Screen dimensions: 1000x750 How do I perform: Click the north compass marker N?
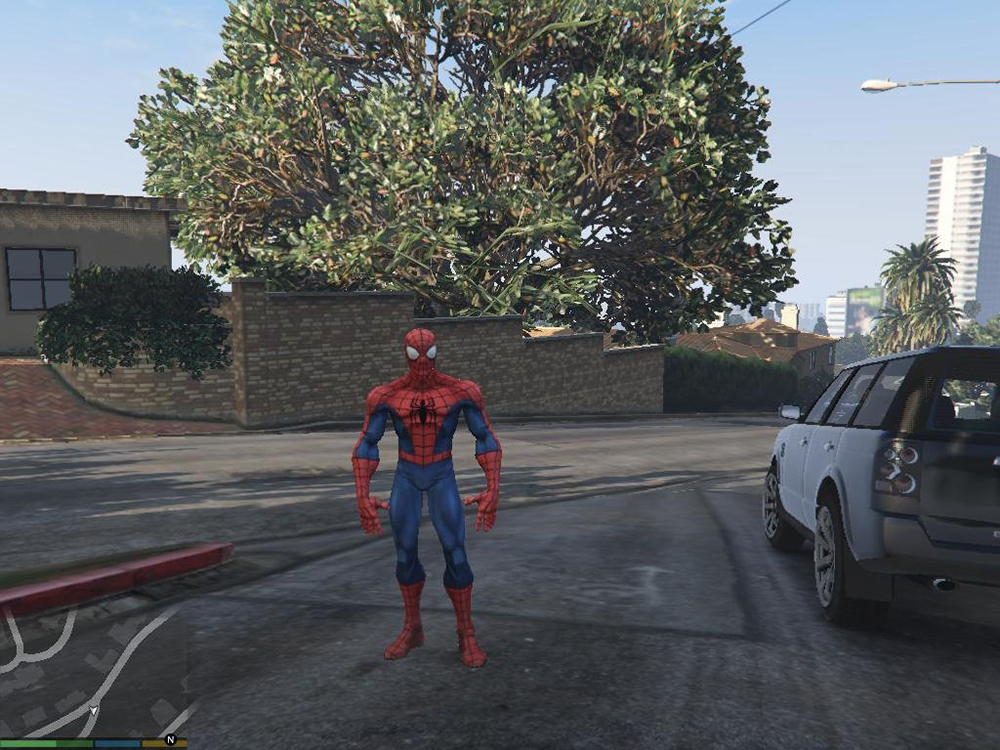171,741
